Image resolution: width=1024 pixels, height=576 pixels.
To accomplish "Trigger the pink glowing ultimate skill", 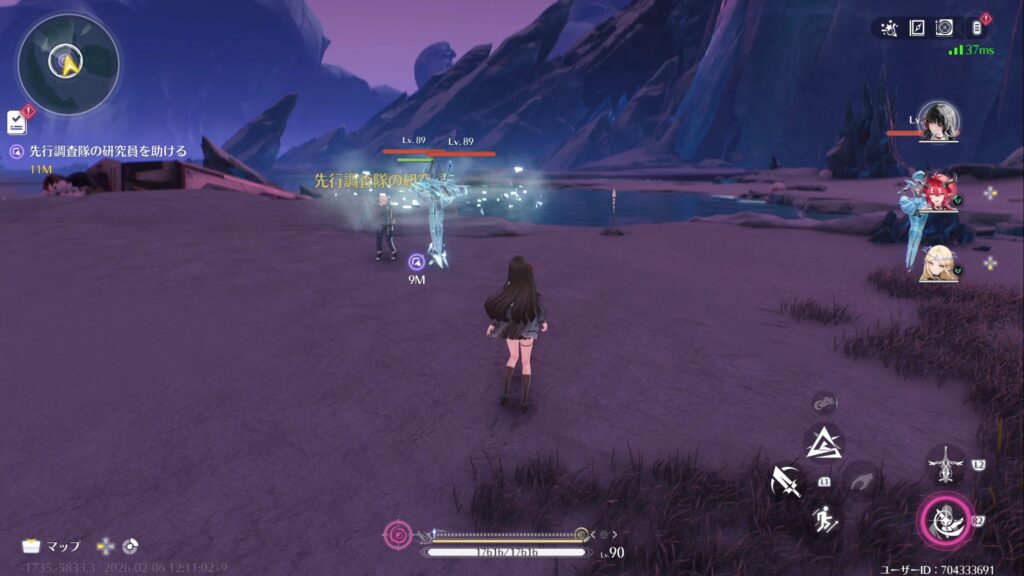I will [945, 518].
